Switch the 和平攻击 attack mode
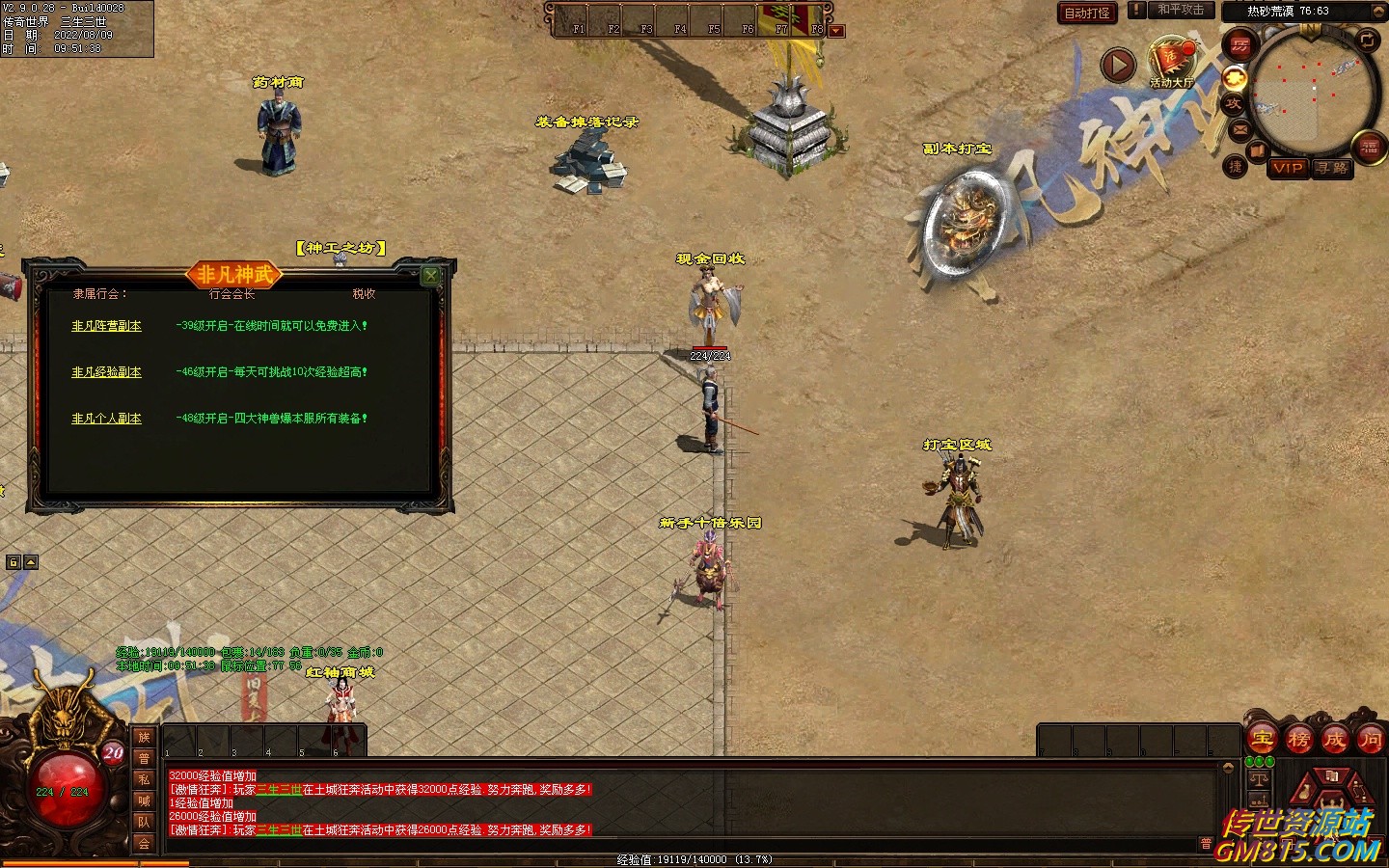 tap(1181, 10)
